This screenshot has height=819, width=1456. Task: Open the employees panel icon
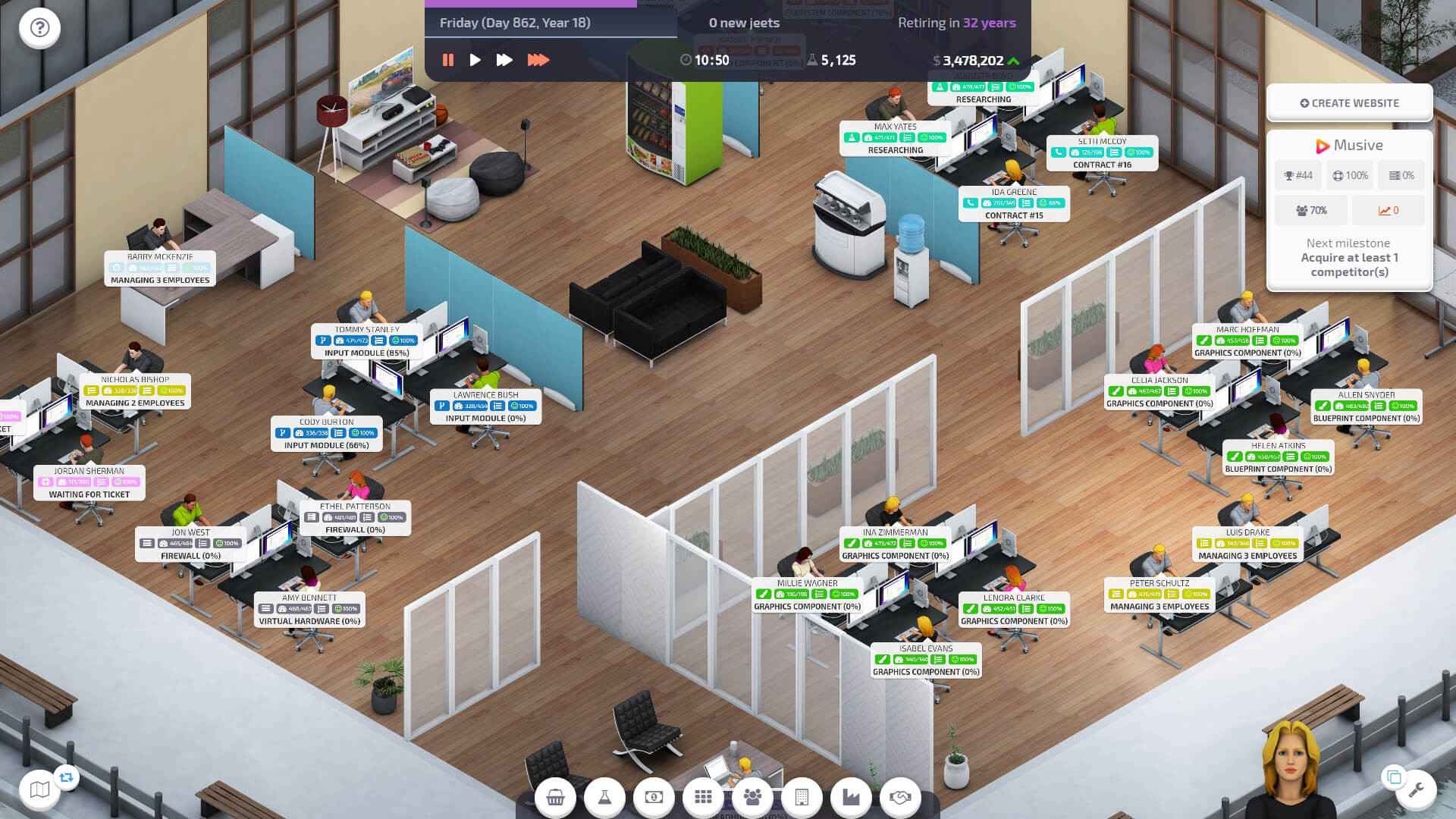(752, 797)
